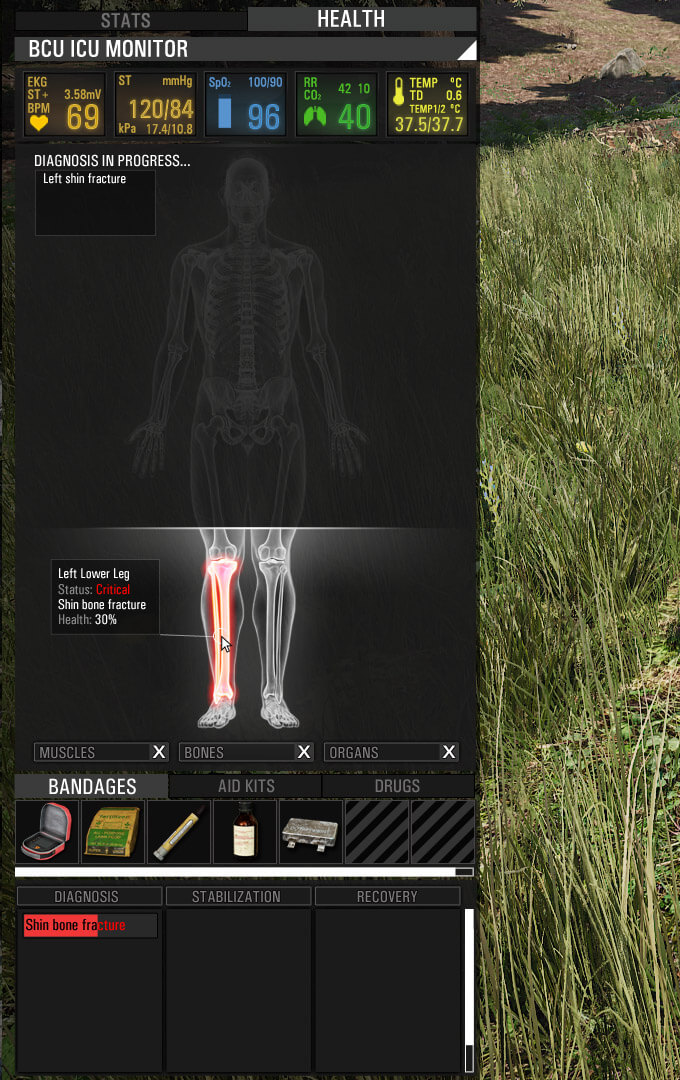Switch to the Stats tab
This screenshot has height=1080, width=680.
[125, 19]
